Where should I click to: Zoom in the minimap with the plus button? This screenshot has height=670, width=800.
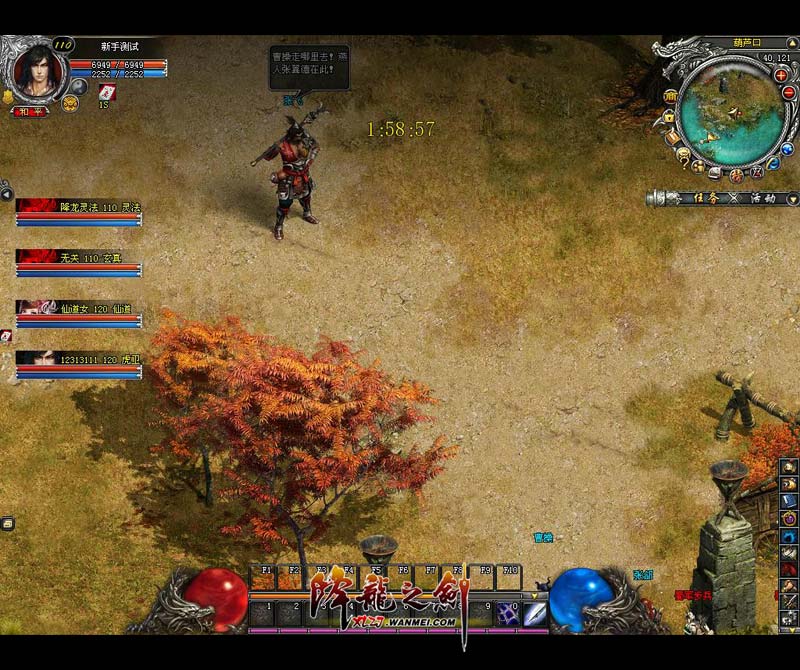point(781,75)
